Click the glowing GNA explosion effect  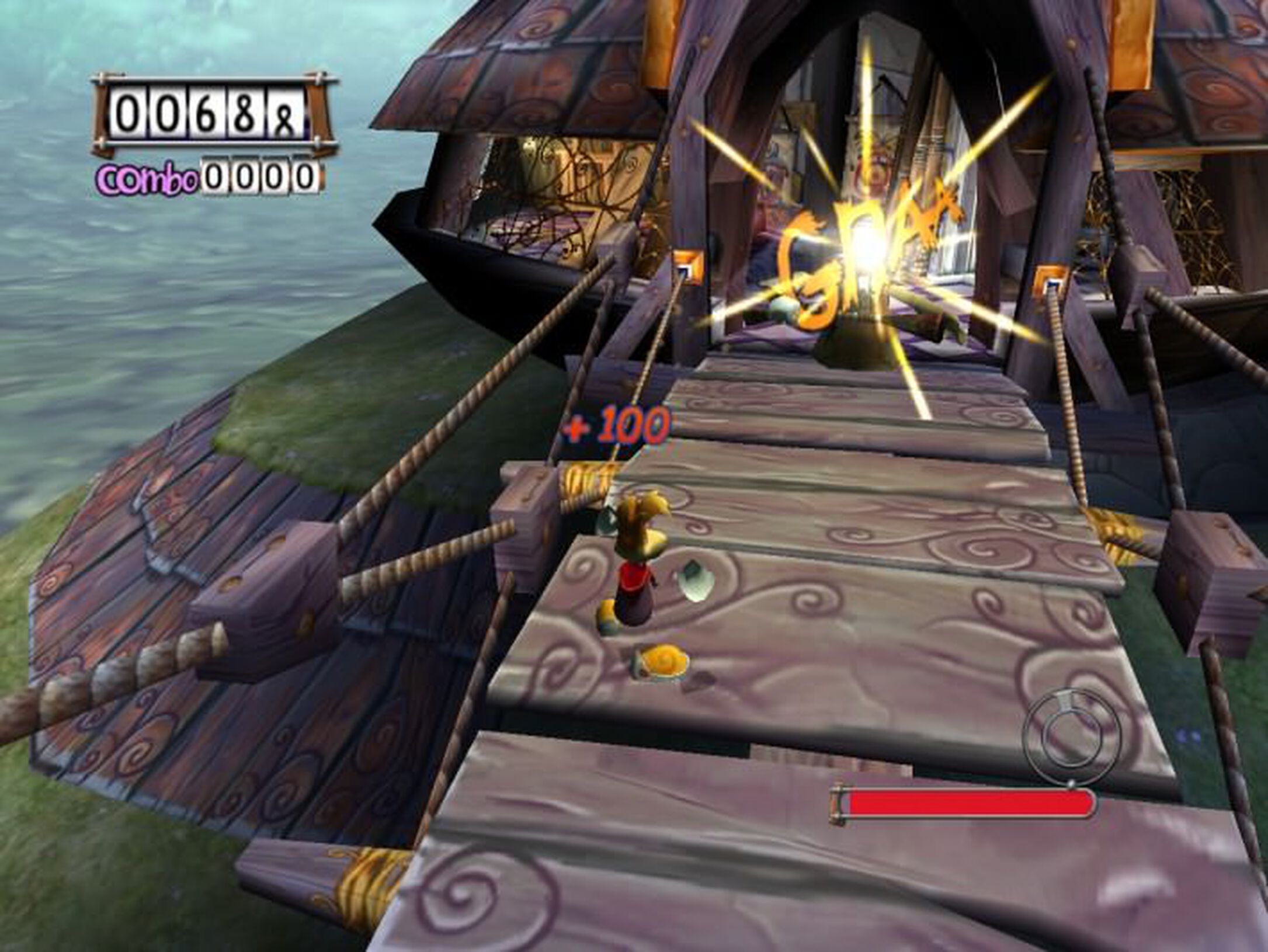point(859,257)
